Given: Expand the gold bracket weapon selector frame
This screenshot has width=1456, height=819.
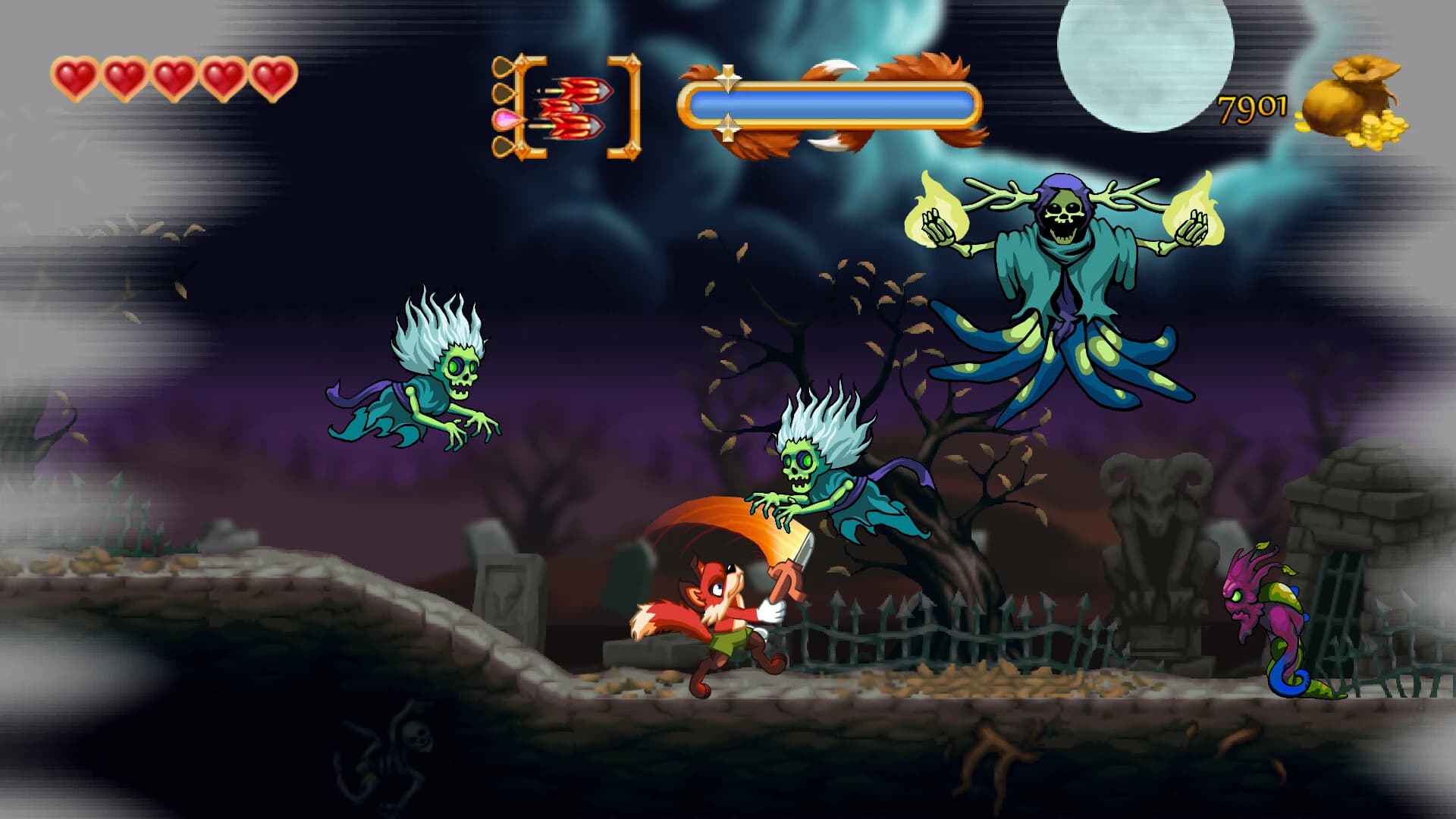Looking at the screenshot, I should pos(529,106).
